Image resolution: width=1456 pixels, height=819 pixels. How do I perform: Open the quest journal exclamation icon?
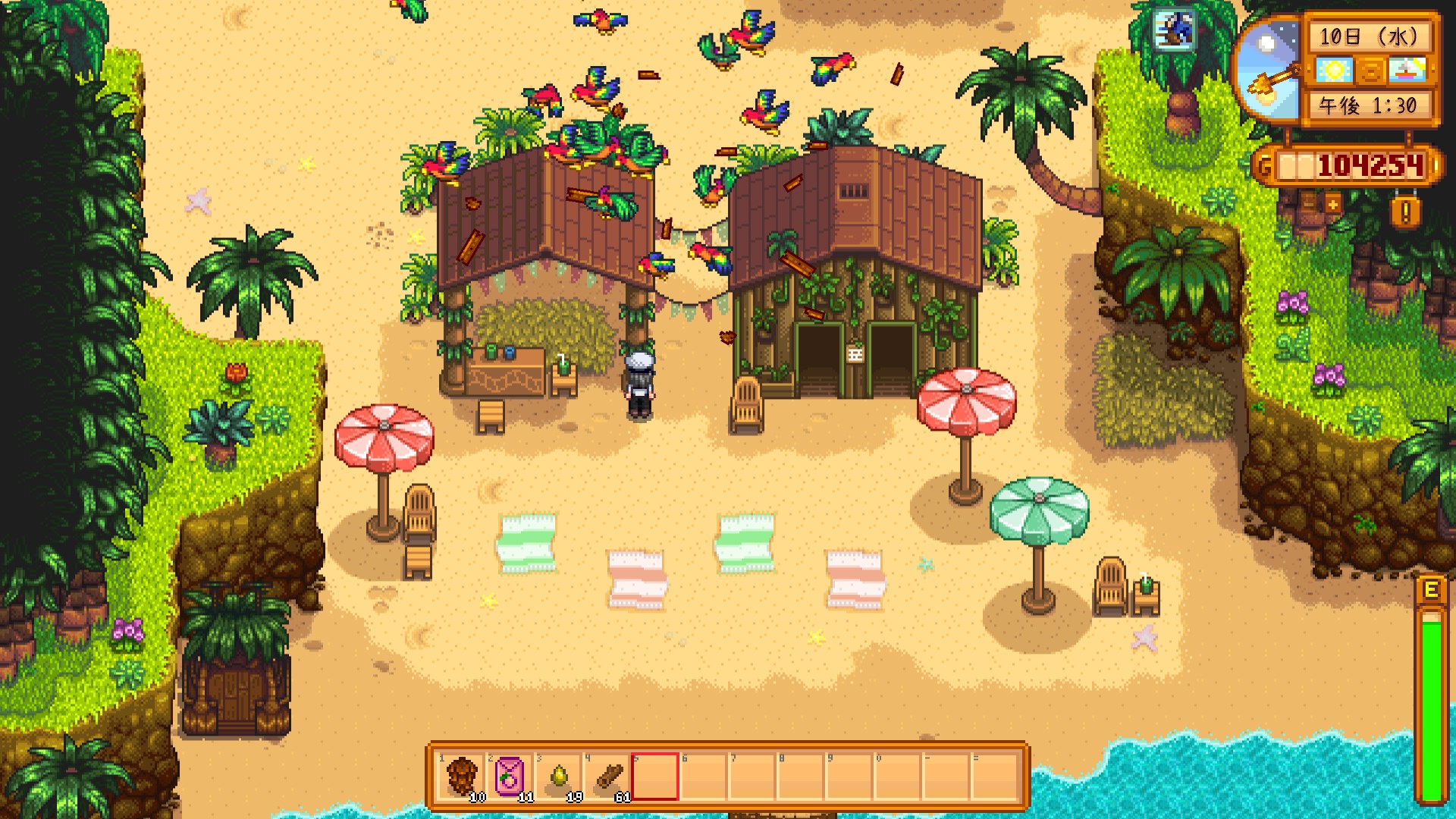click(1405, 212)
